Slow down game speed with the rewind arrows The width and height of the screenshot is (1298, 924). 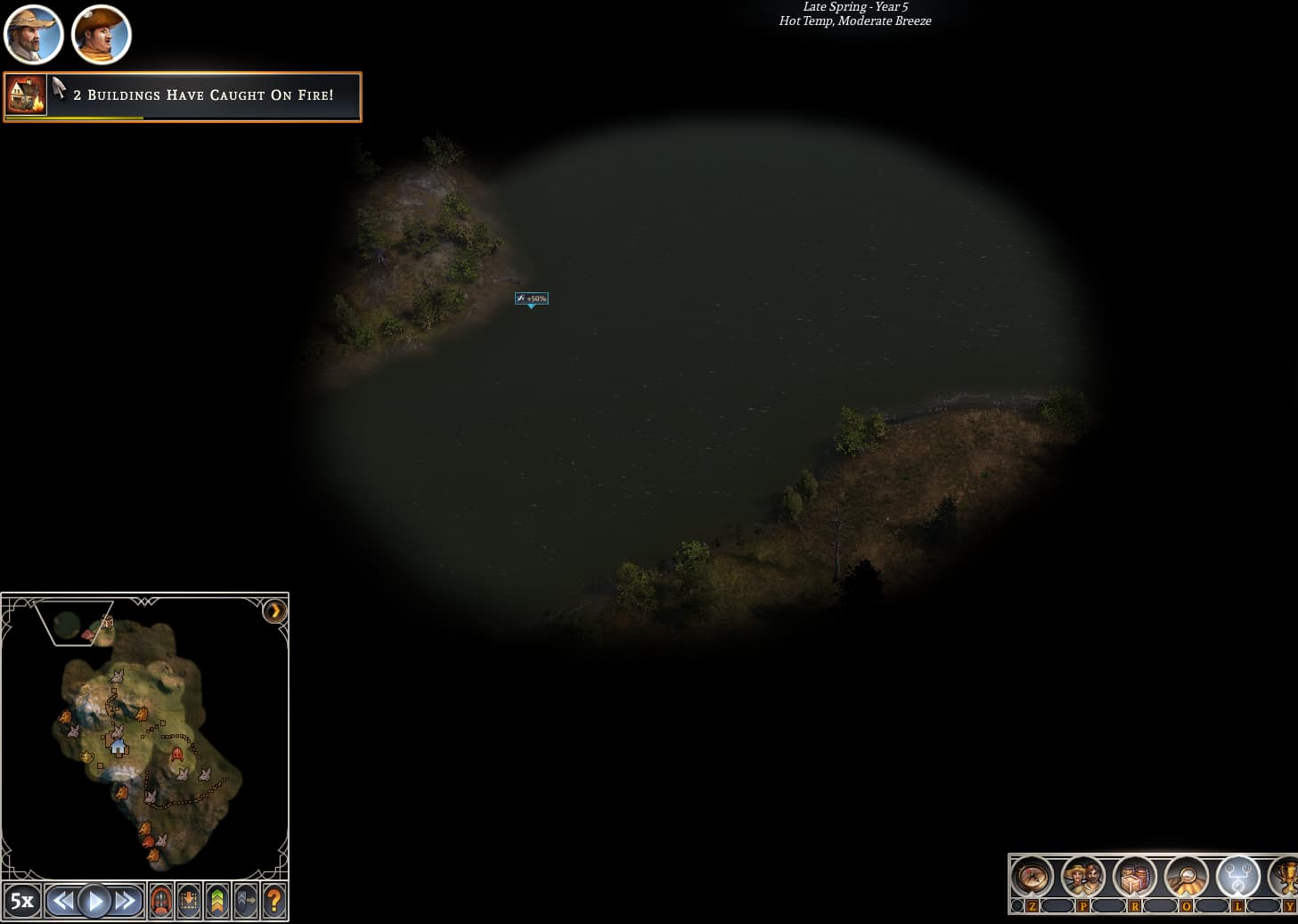(x=61, y=901)
